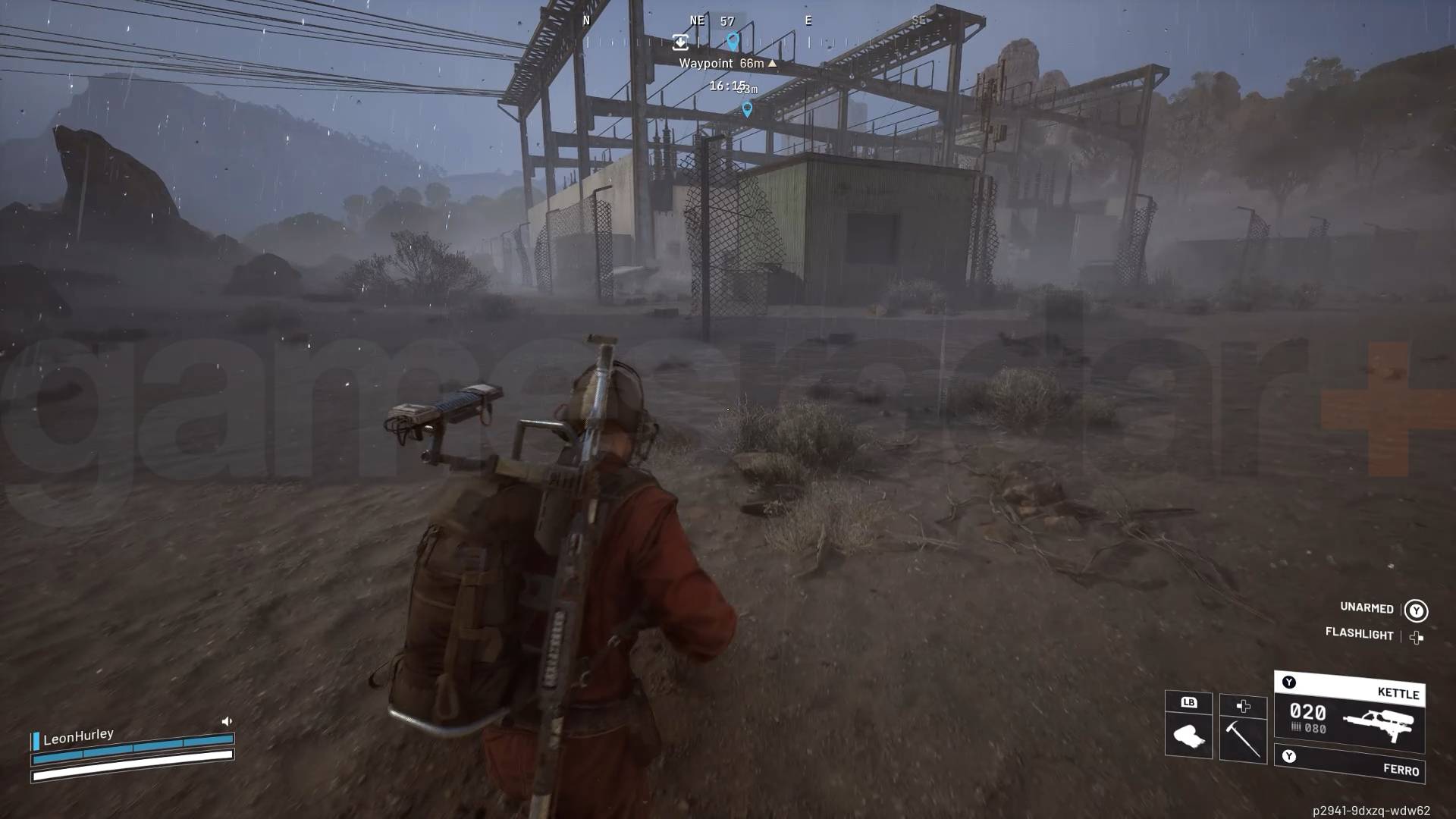
Task: Expand the Waypoint 66m elevation arrow
Action: (771, 64)
